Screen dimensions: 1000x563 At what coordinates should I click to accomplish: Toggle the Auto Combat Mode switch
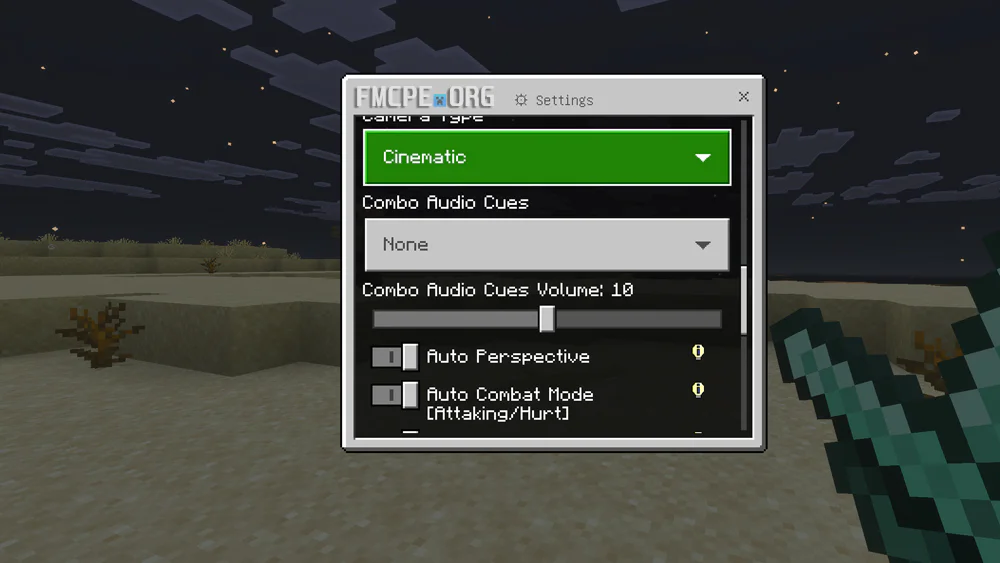click(395, 395)
